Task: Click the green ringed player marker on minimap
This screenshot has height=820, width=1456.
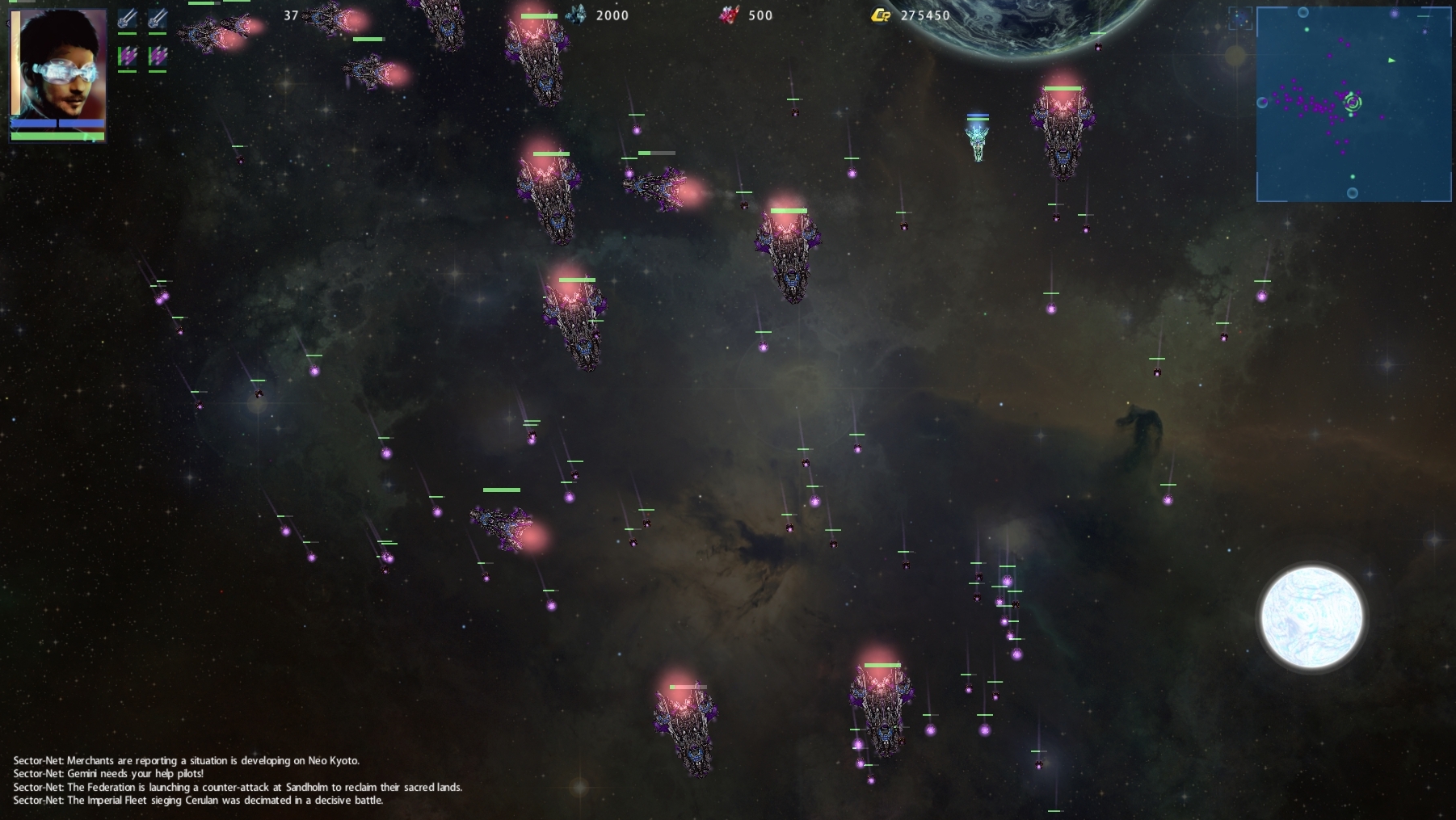Action: [x=1353, y=102]
